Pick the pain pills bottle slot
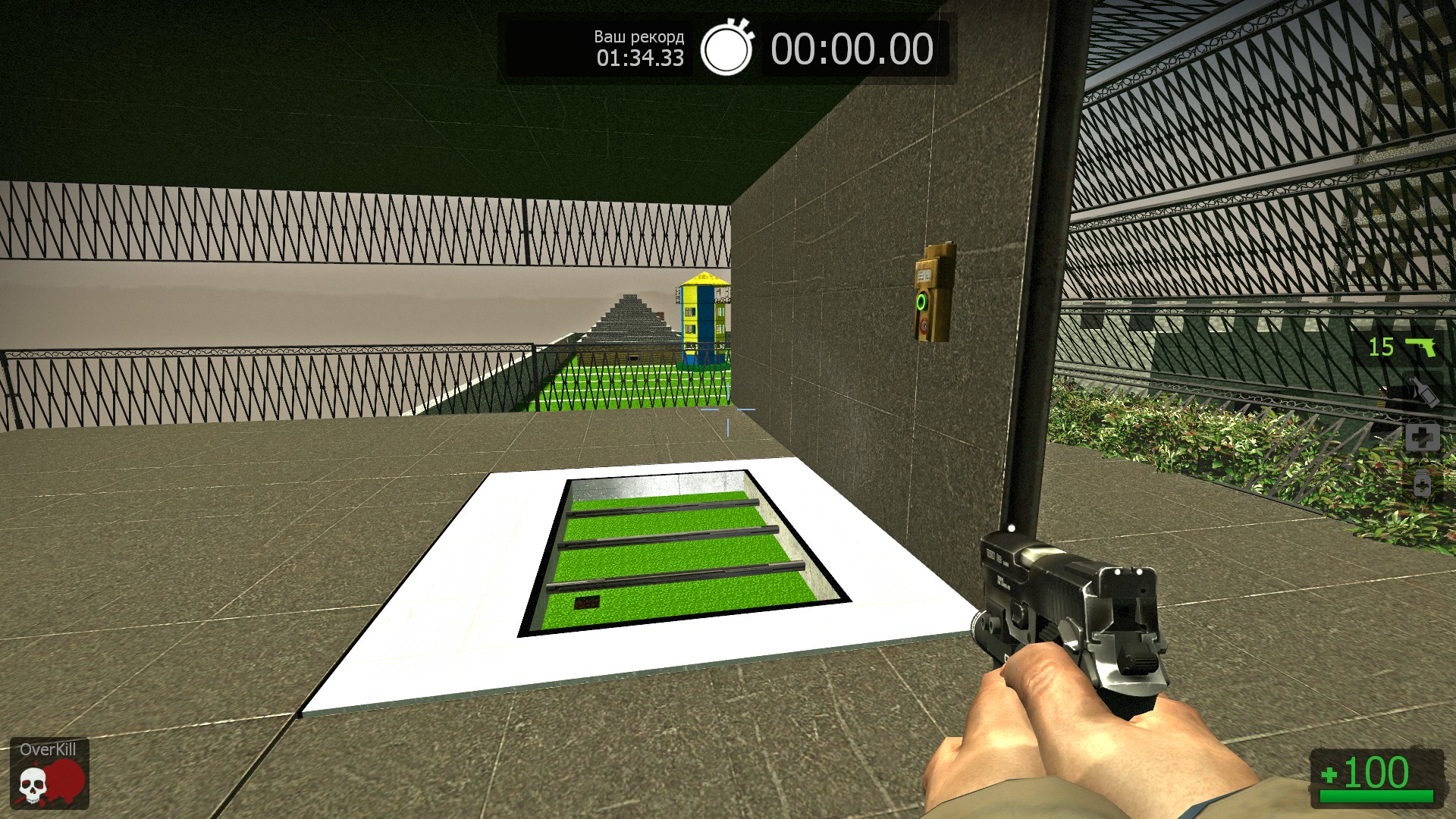 1422,483
